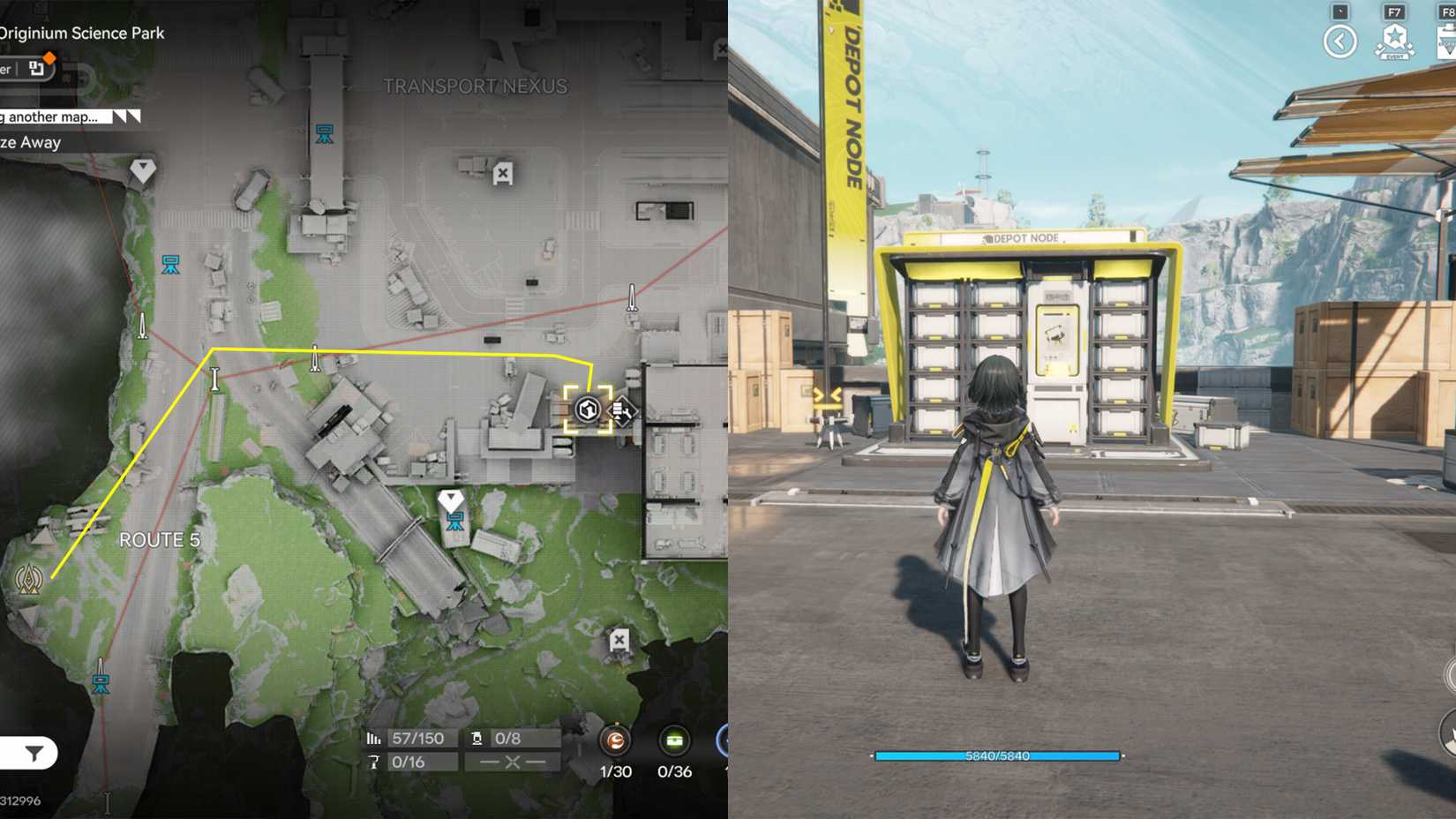Select the TRANSPORT NEXUS region label
1456x819 pixels.
476,86
